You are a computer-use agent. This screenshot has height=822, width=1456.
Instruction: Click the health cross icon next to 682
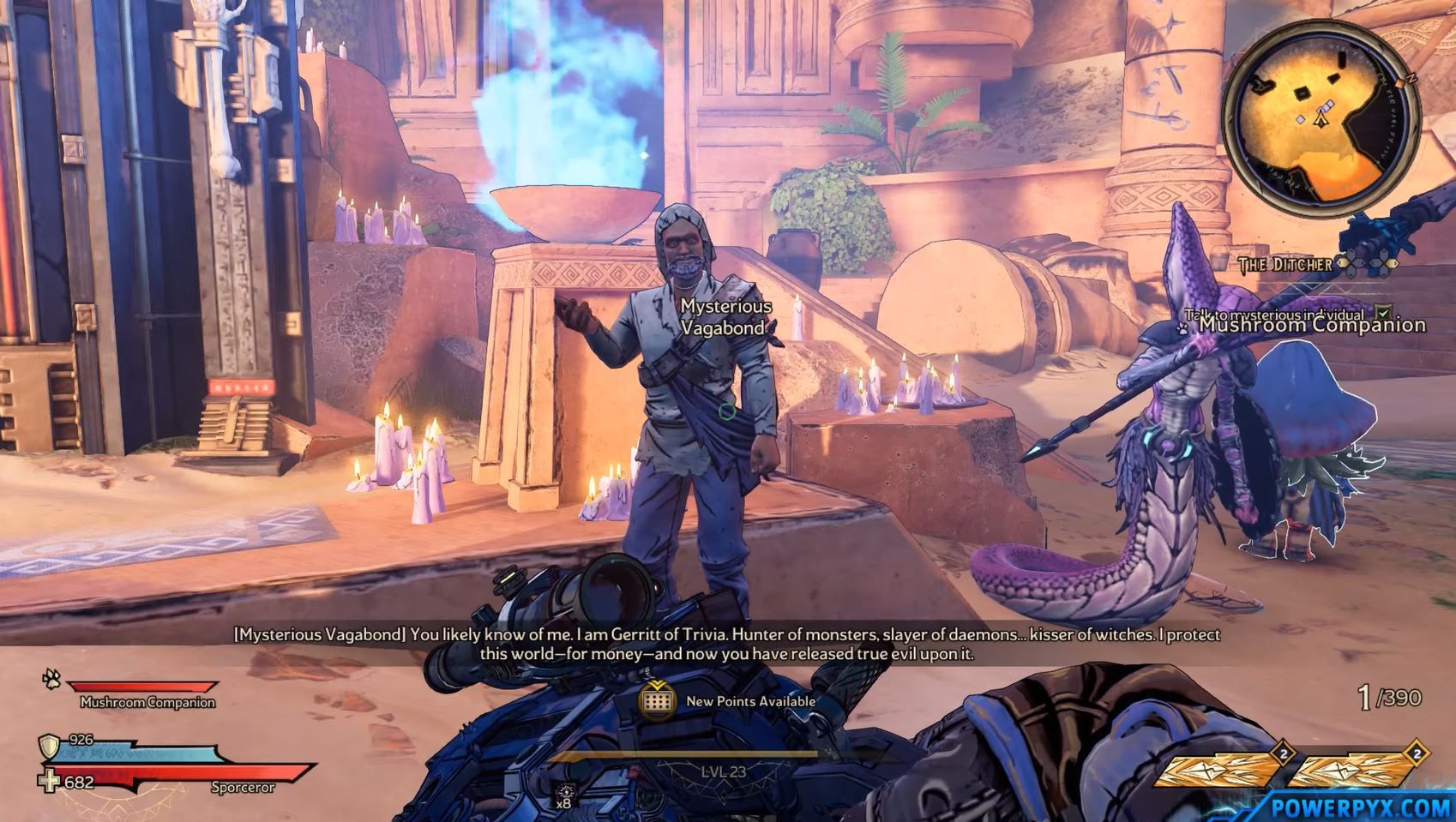click(x=48, y=783)
